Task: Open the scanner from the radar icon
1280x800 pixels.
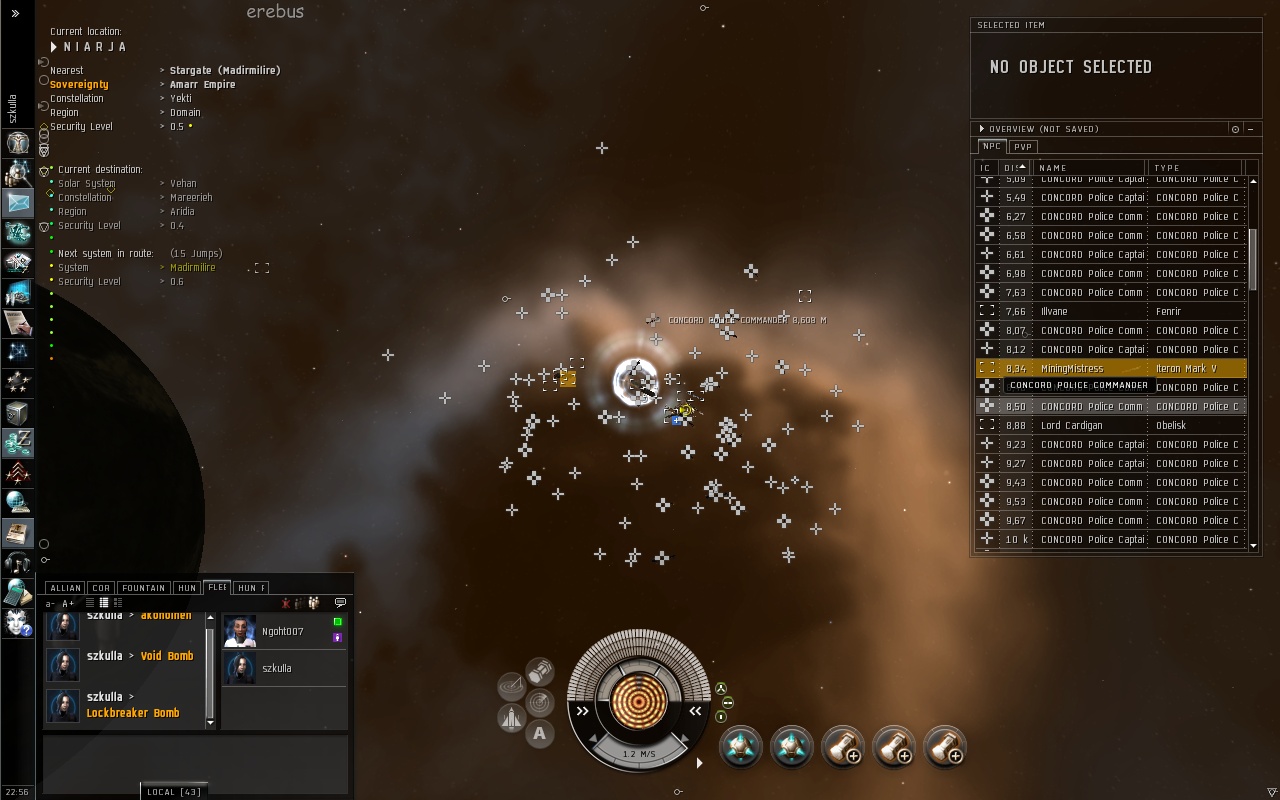Action: pos(512,686)
